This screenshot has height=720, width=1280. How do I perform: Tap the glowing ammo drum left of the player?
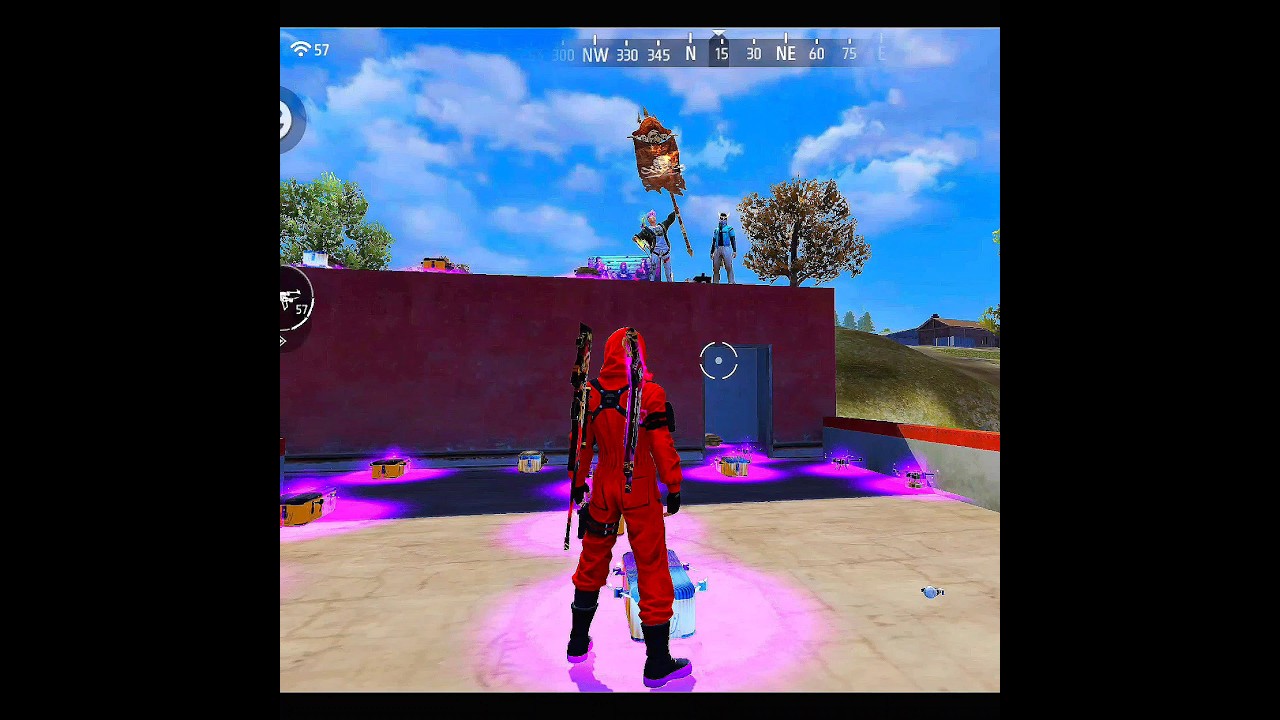click(x=389, y=466)
